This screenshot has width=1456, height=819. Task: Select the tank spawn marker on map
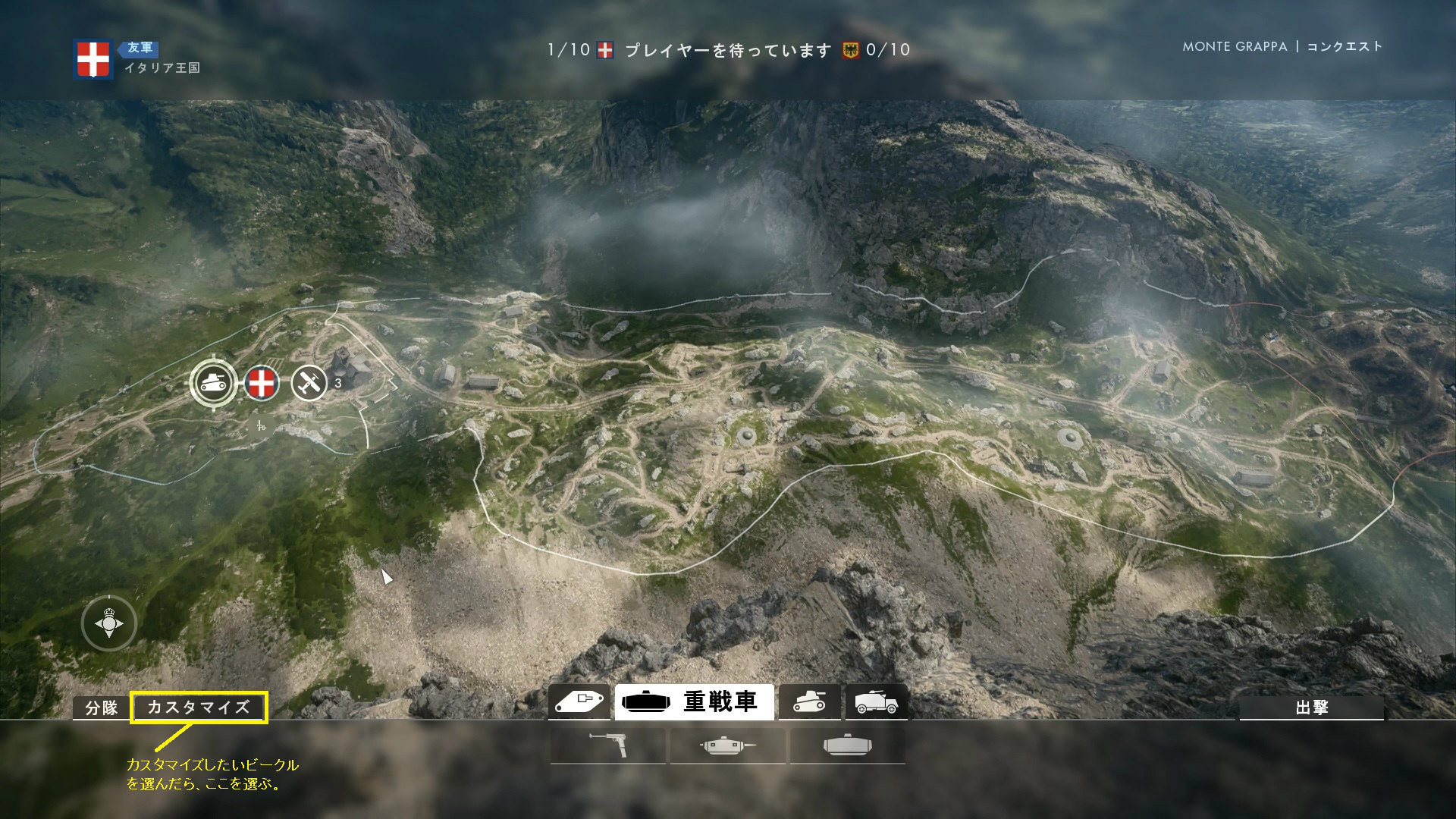(213, 382)
